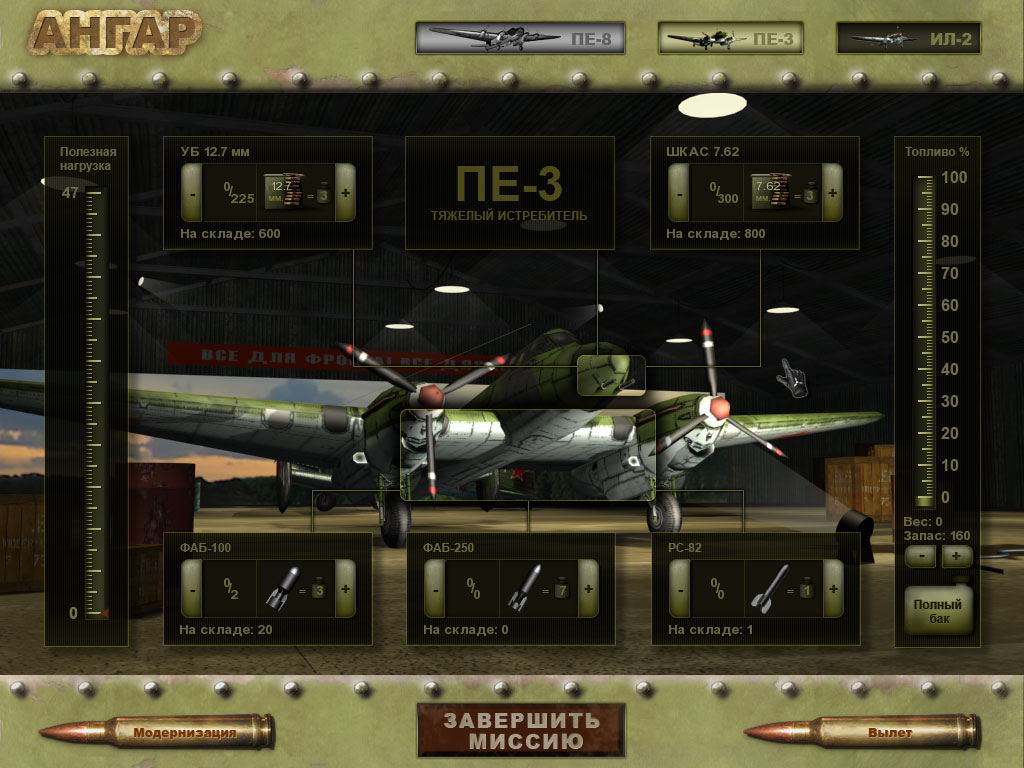Add ШКАС 7.62 ammo with plus button
This screenshot has height=768, width=1024.
click(832, 192)
